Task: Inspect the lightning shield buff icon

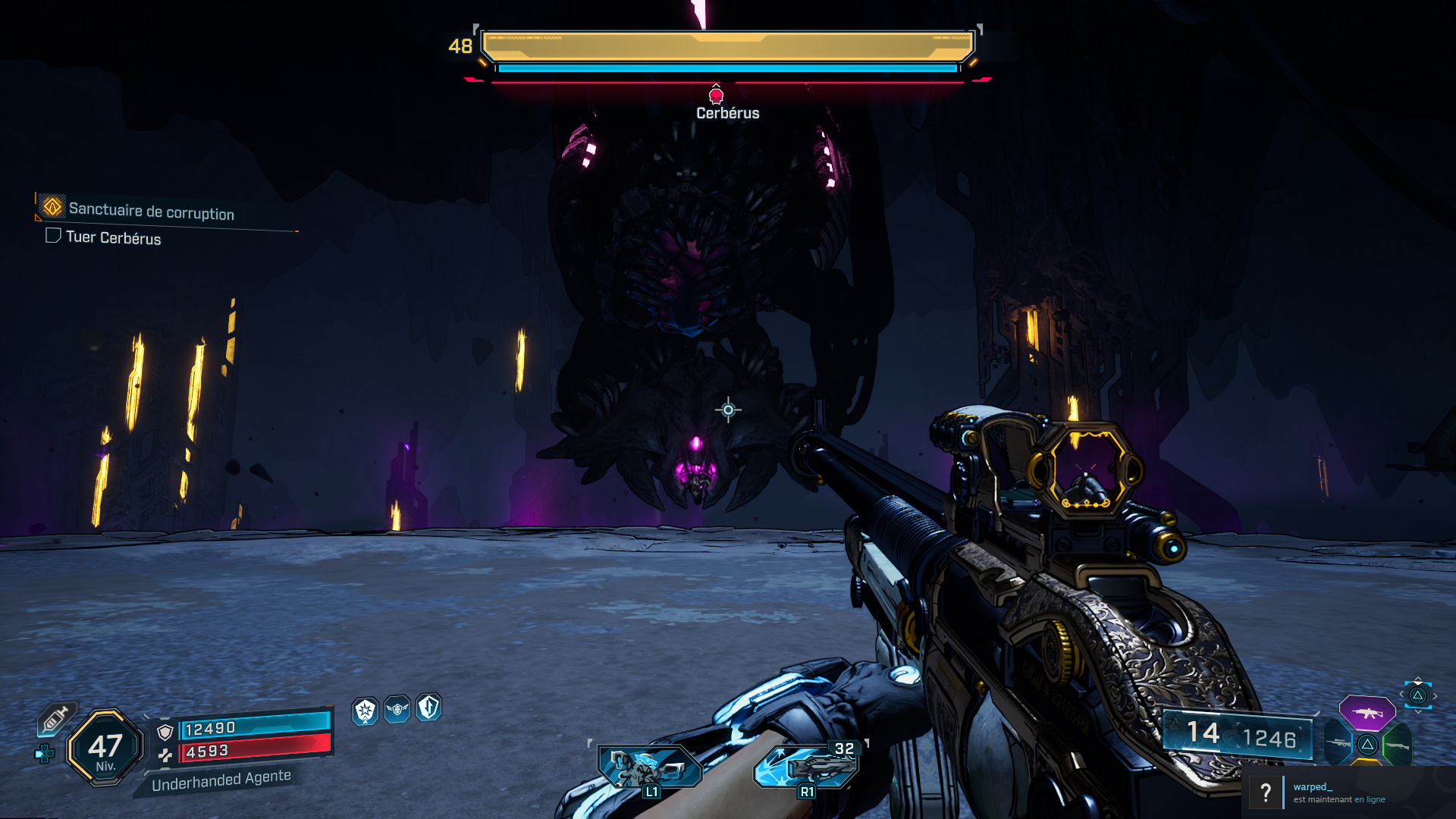Action: [429, 707]
